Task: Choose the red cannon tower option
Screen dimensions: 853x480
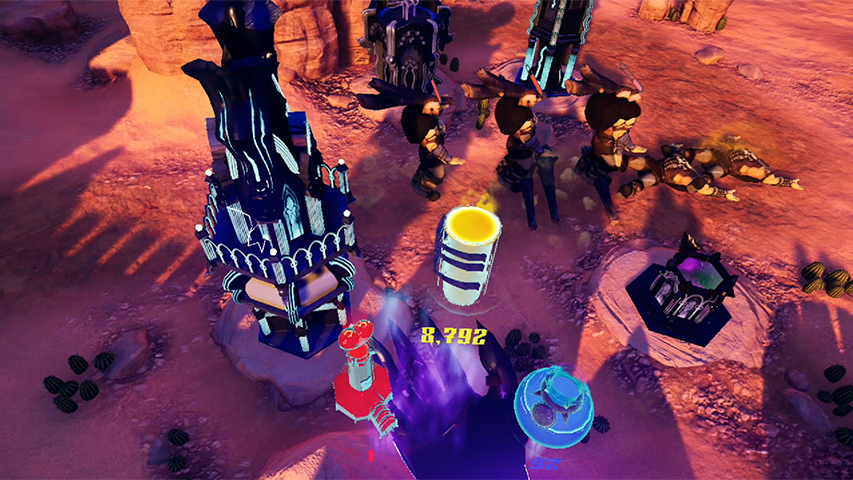Action: 362,375
